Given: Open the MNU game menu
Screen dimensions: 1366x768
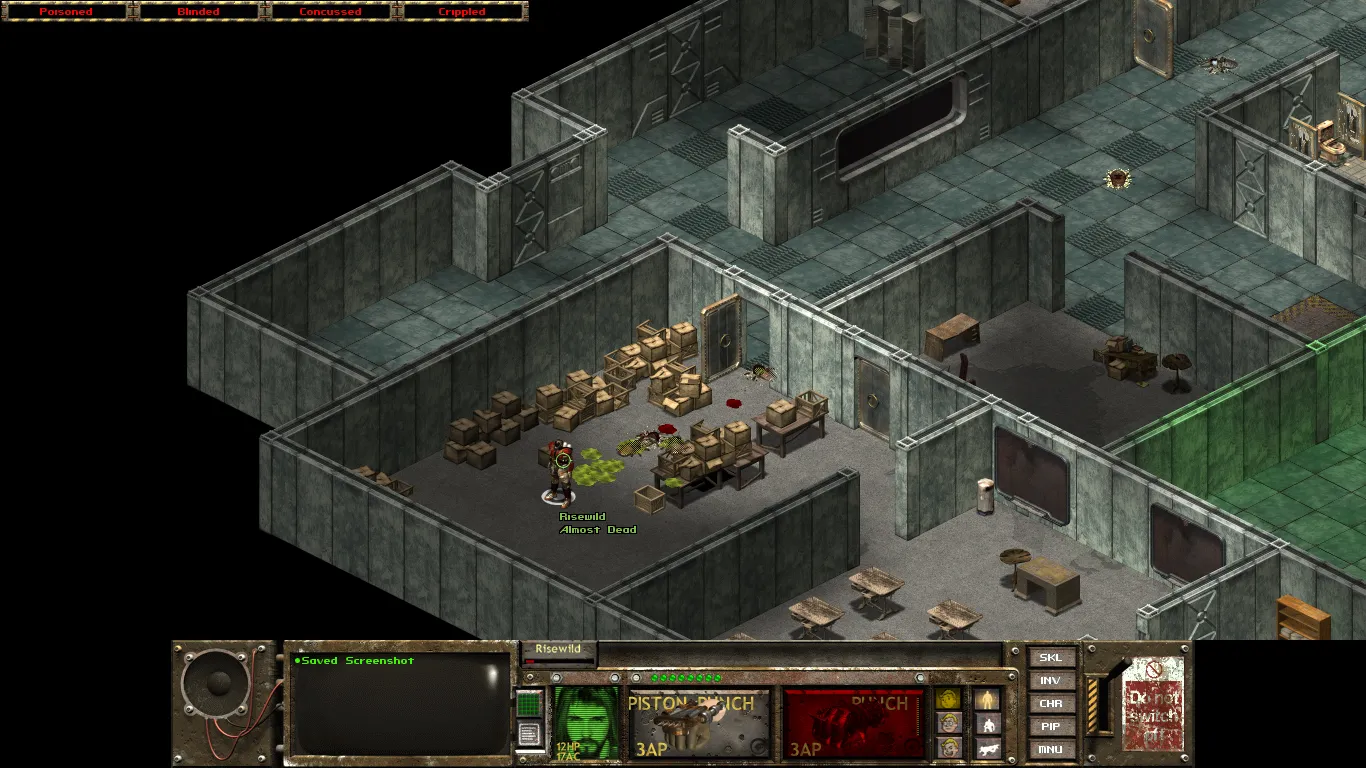Looking at the screenshot, I should [x=1051, y=749].
